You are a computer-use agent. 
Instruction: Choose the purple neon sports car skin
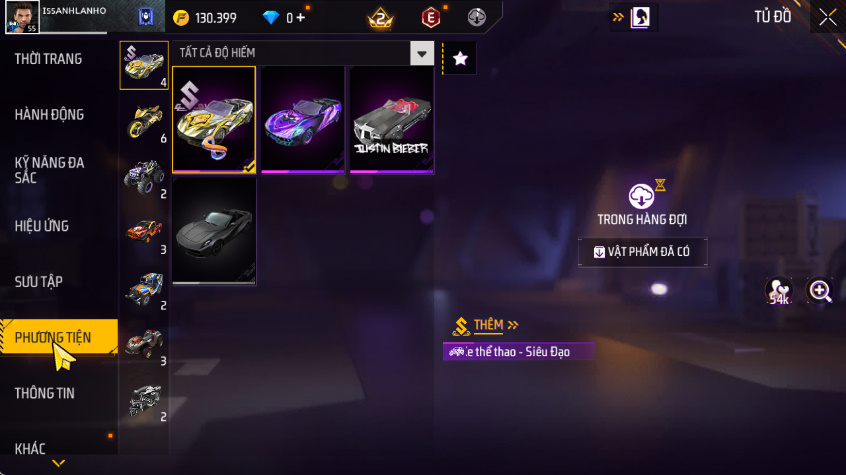tap(302, 119)
